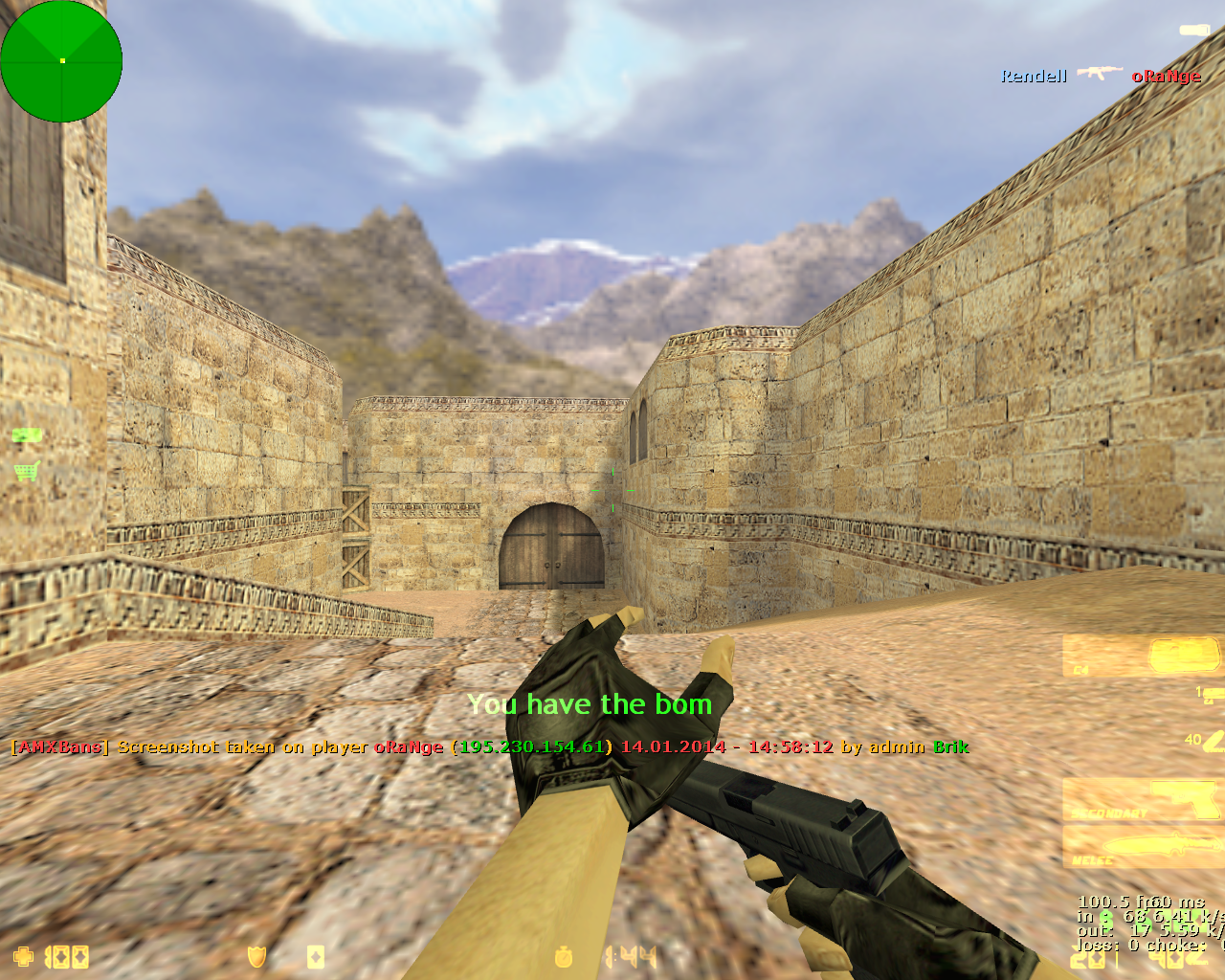Screen dimensions: 1225x980
Task: Choose the Melee knife slot
Action: pos(1144,847)
